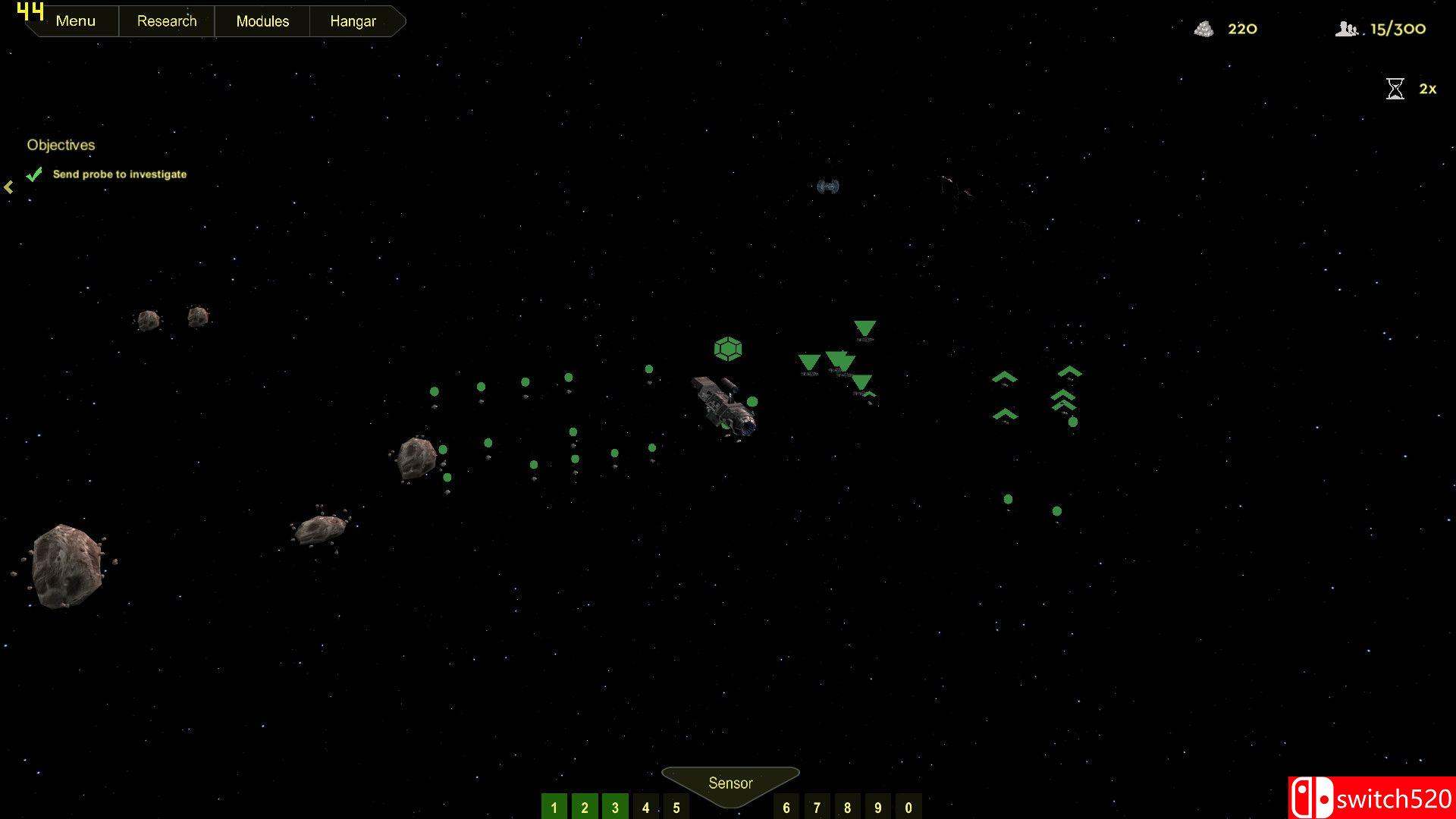Select control group 5
1456x819 pixels.
click(676, 807)
